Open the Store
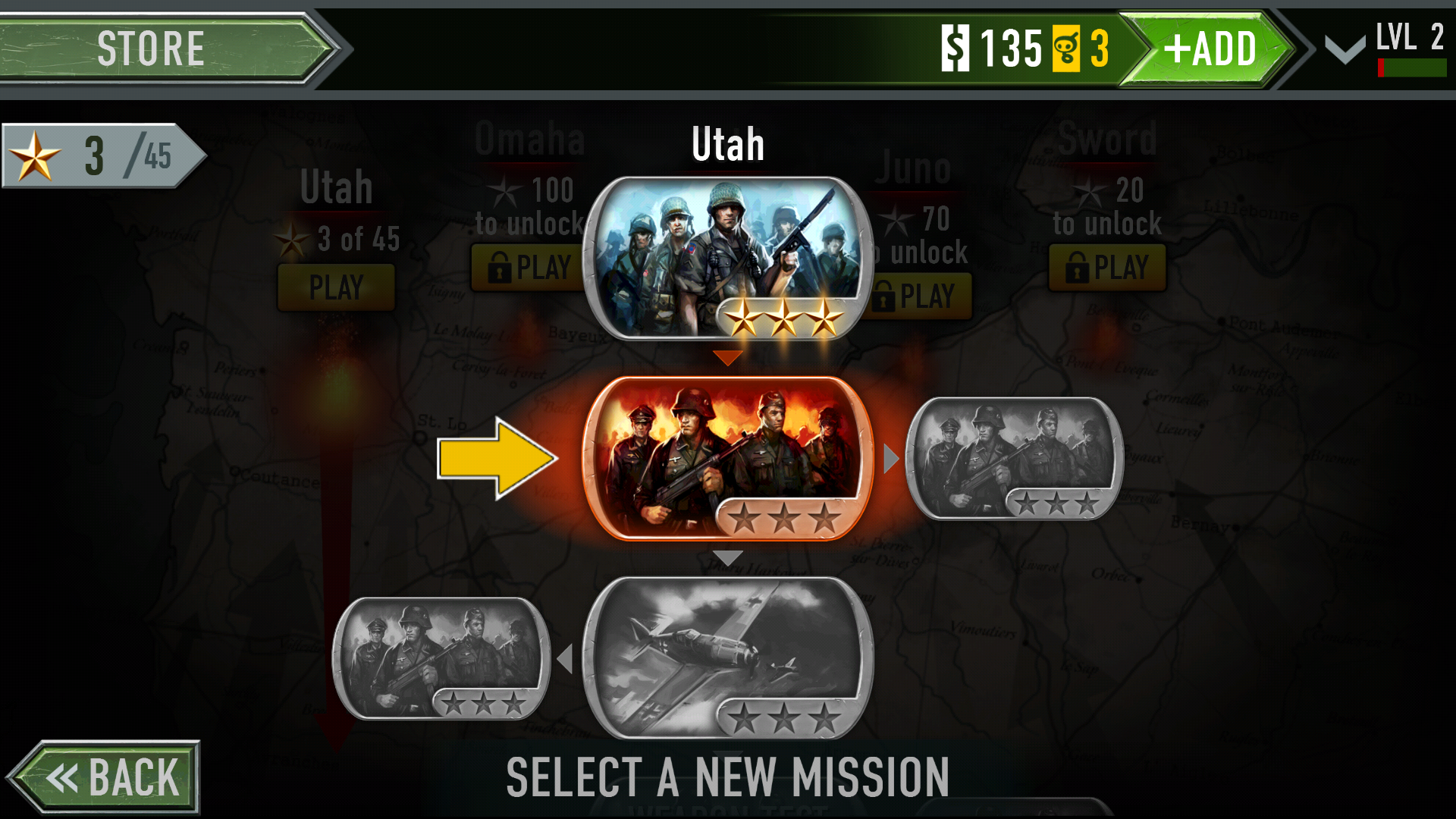This screenshot has height=819, width=1456. click(x=152, y=49)
